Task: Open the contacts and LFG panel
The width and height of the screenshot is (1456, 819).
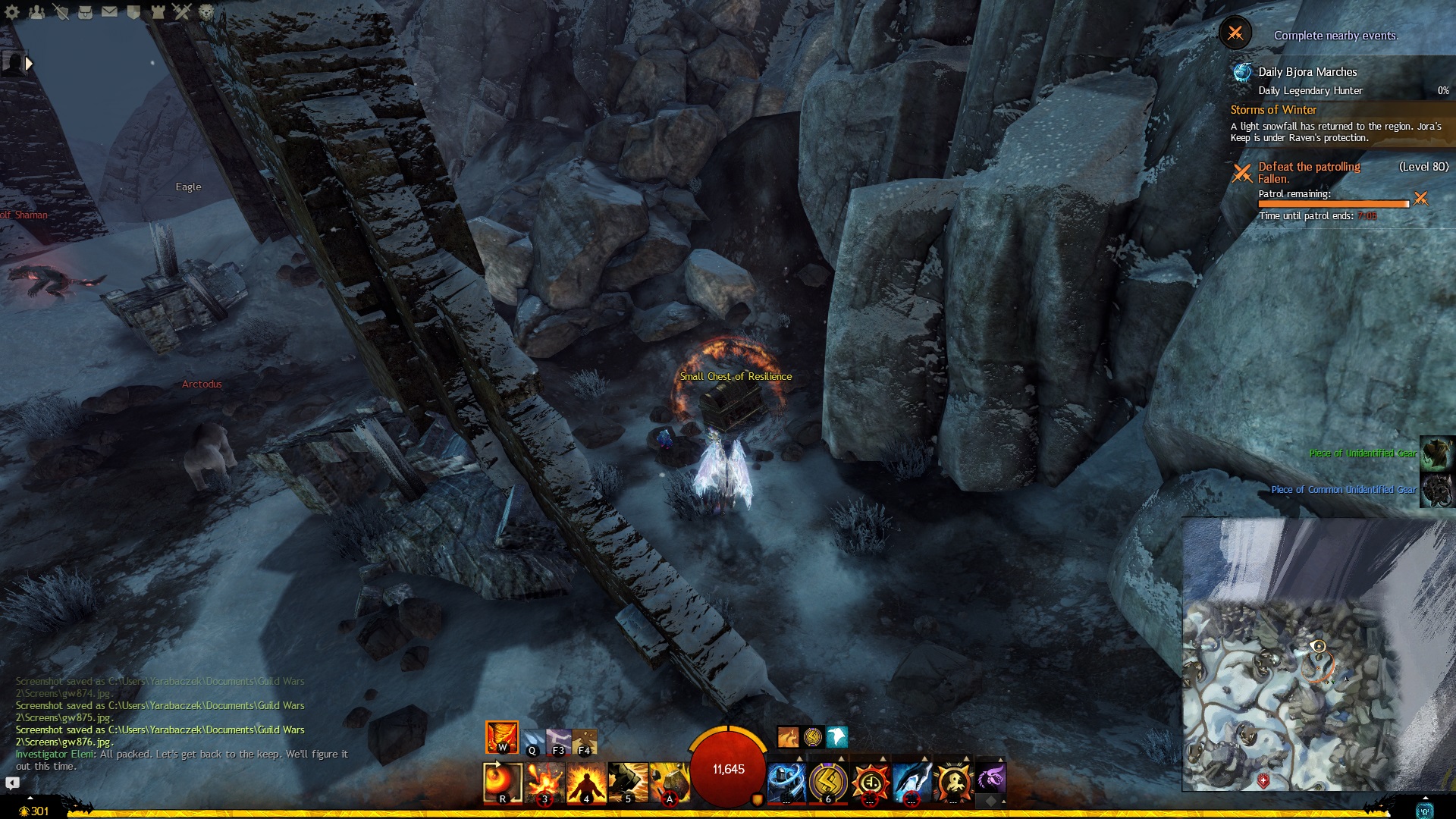Action: [36, 12]
